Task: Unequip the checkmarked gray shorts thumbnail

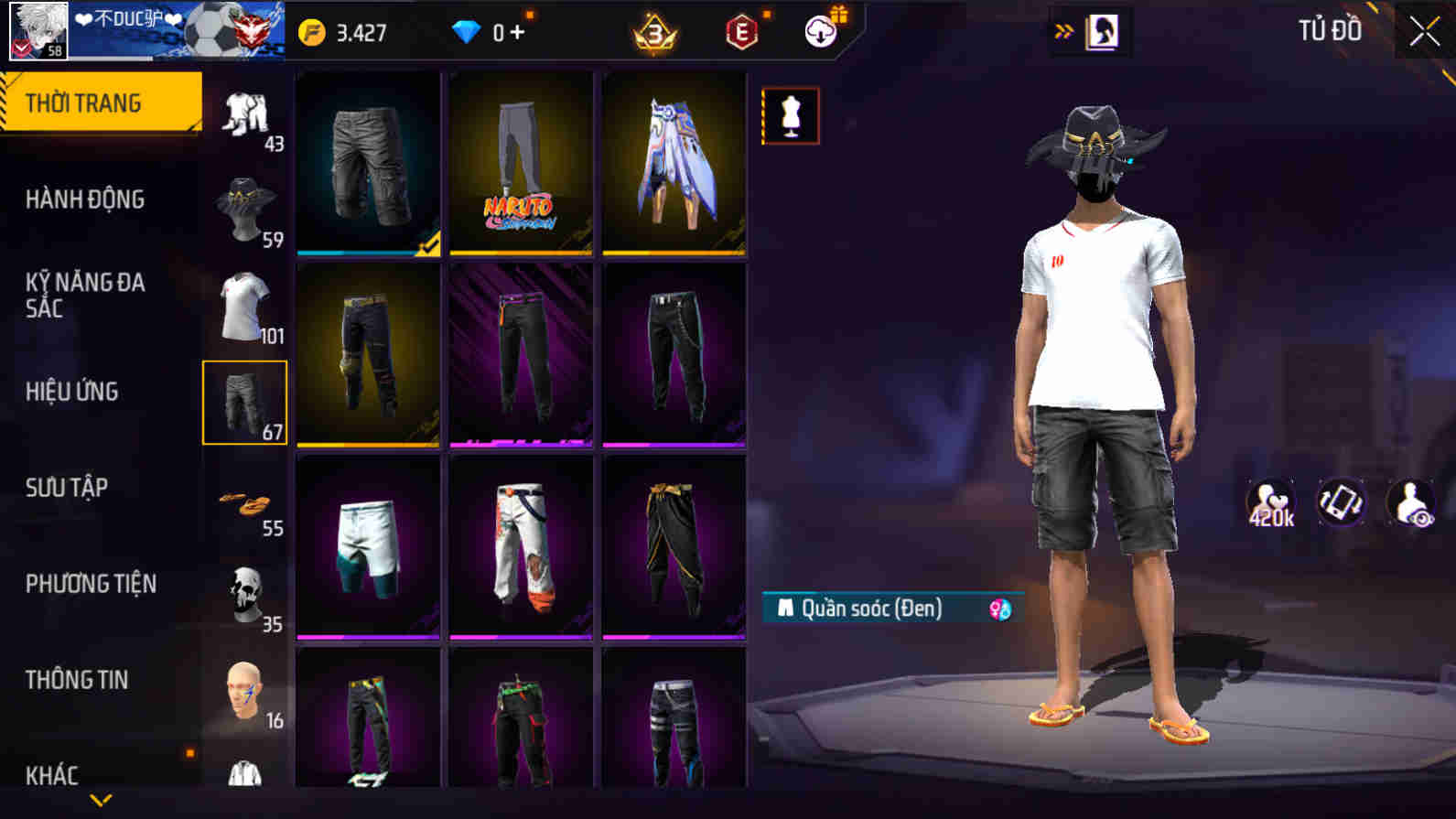Action: pyautogui.click(x=367, y=165)
